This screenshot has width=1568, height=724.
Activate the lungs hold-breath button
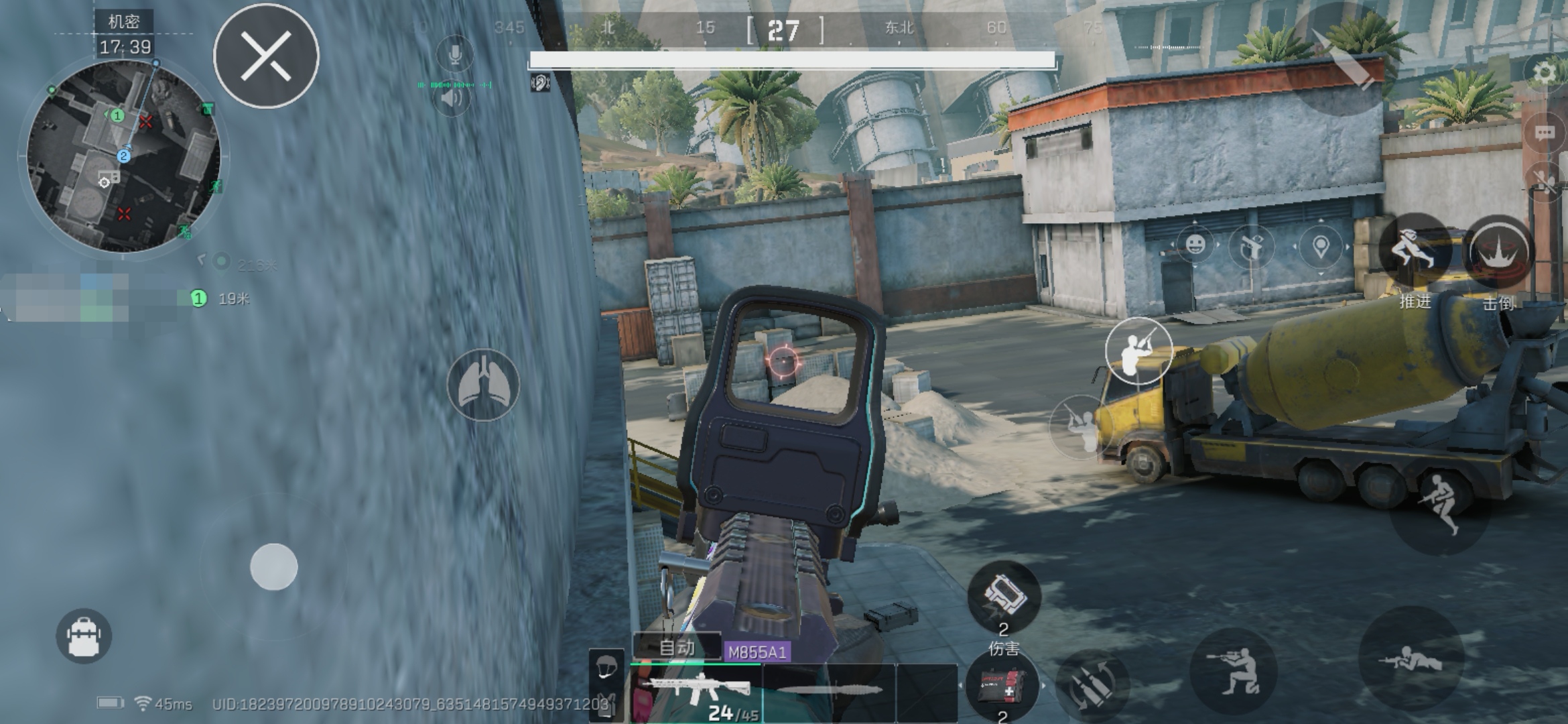point(483,385)
